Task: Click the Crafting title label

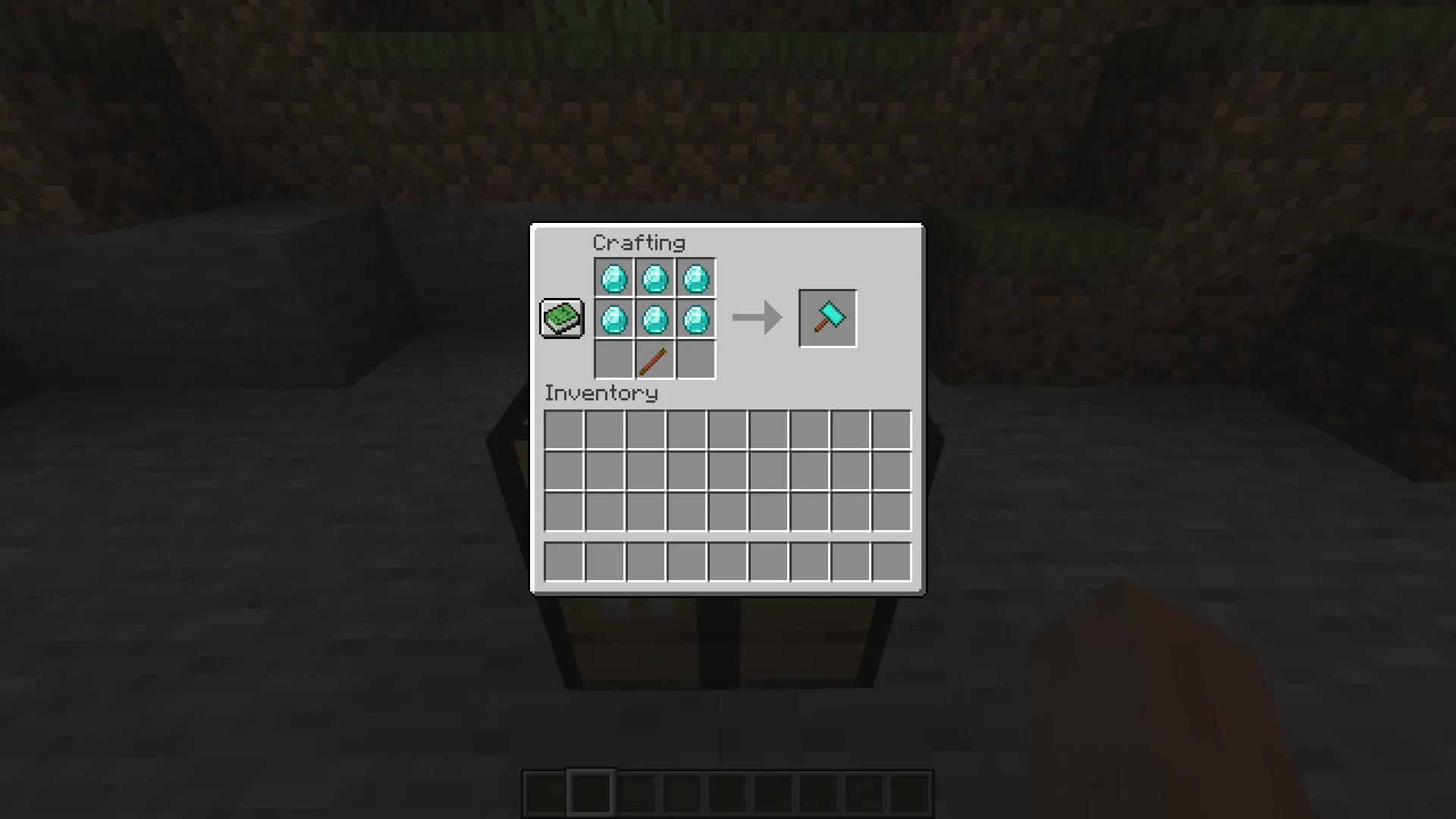Action: pyautogui.click(x=639, y=243)
